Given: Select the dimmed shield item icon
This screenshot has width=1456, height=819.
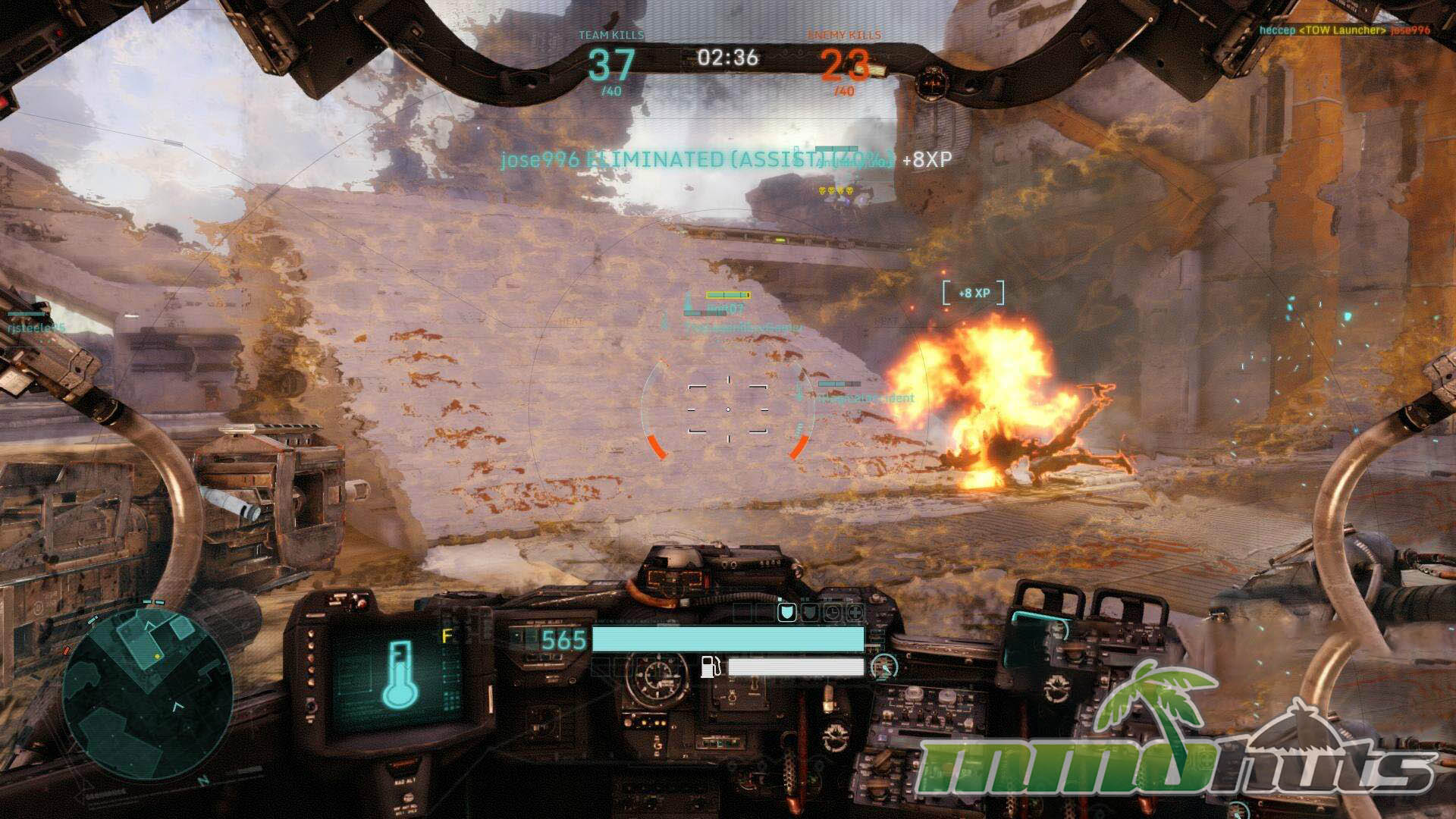Looking at the screenshot, I should pyautogui.click(x=810, y=612).
